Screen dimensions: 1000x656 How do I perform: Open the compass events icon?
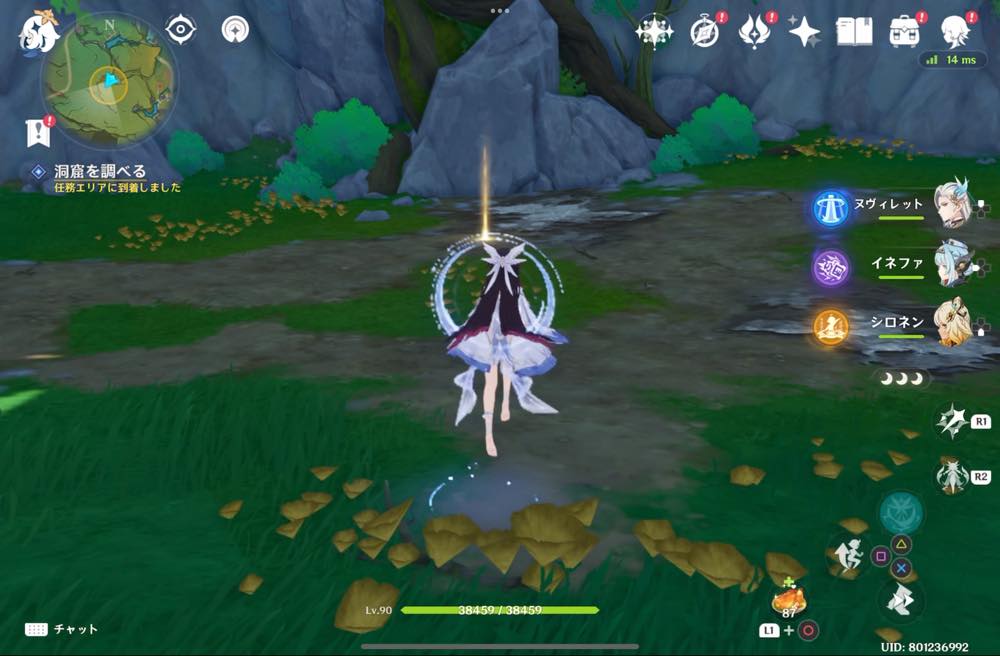[x=705, y=32]
